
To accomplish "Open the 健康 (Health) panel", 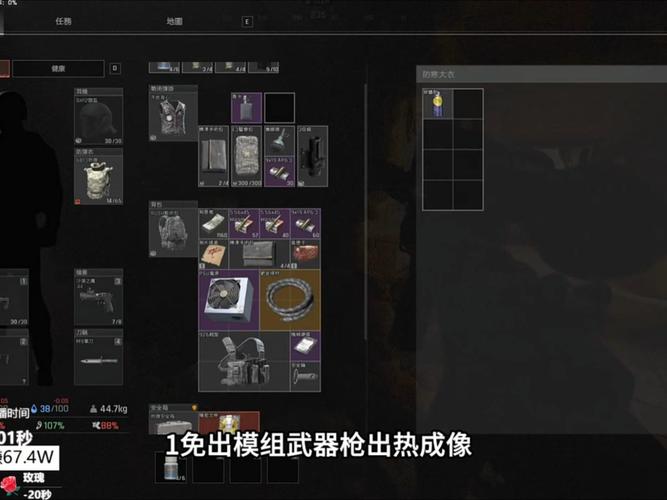I will [58, 68].
